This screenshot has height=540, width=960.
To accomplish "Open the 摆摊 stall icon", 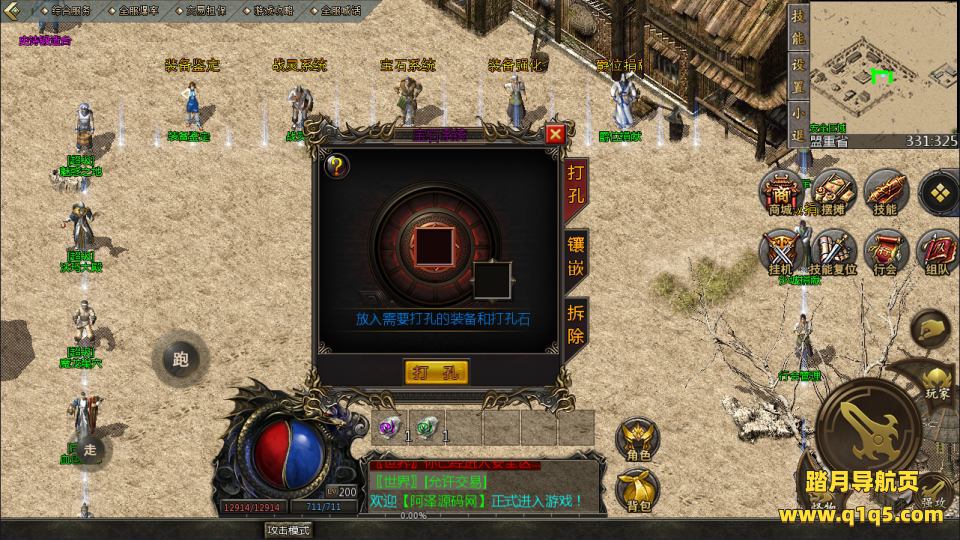I will click(x=832, y=191).
